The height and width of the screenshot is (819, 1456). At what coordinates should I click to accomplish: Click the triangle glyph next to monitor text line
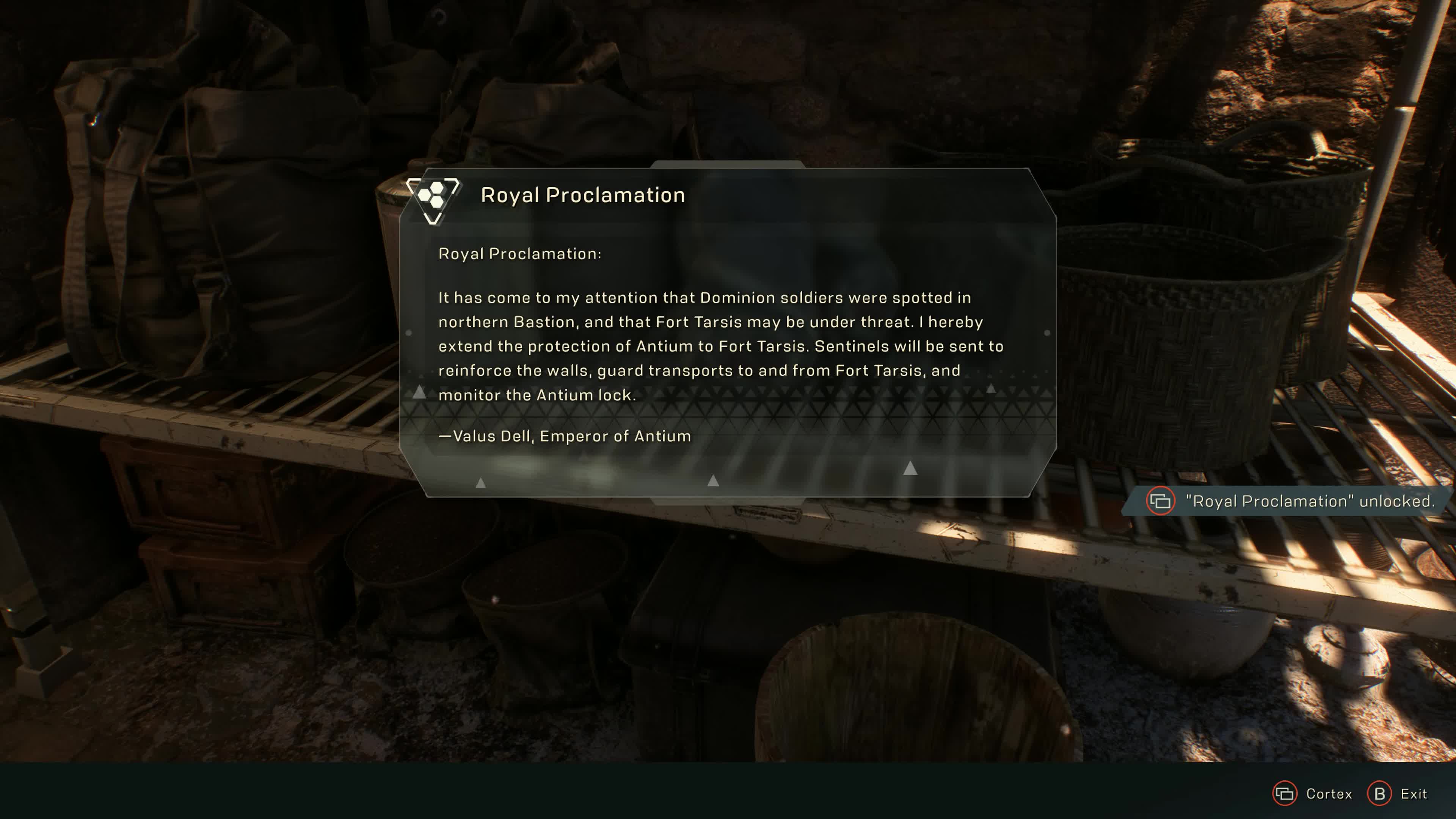click(419, 392)
